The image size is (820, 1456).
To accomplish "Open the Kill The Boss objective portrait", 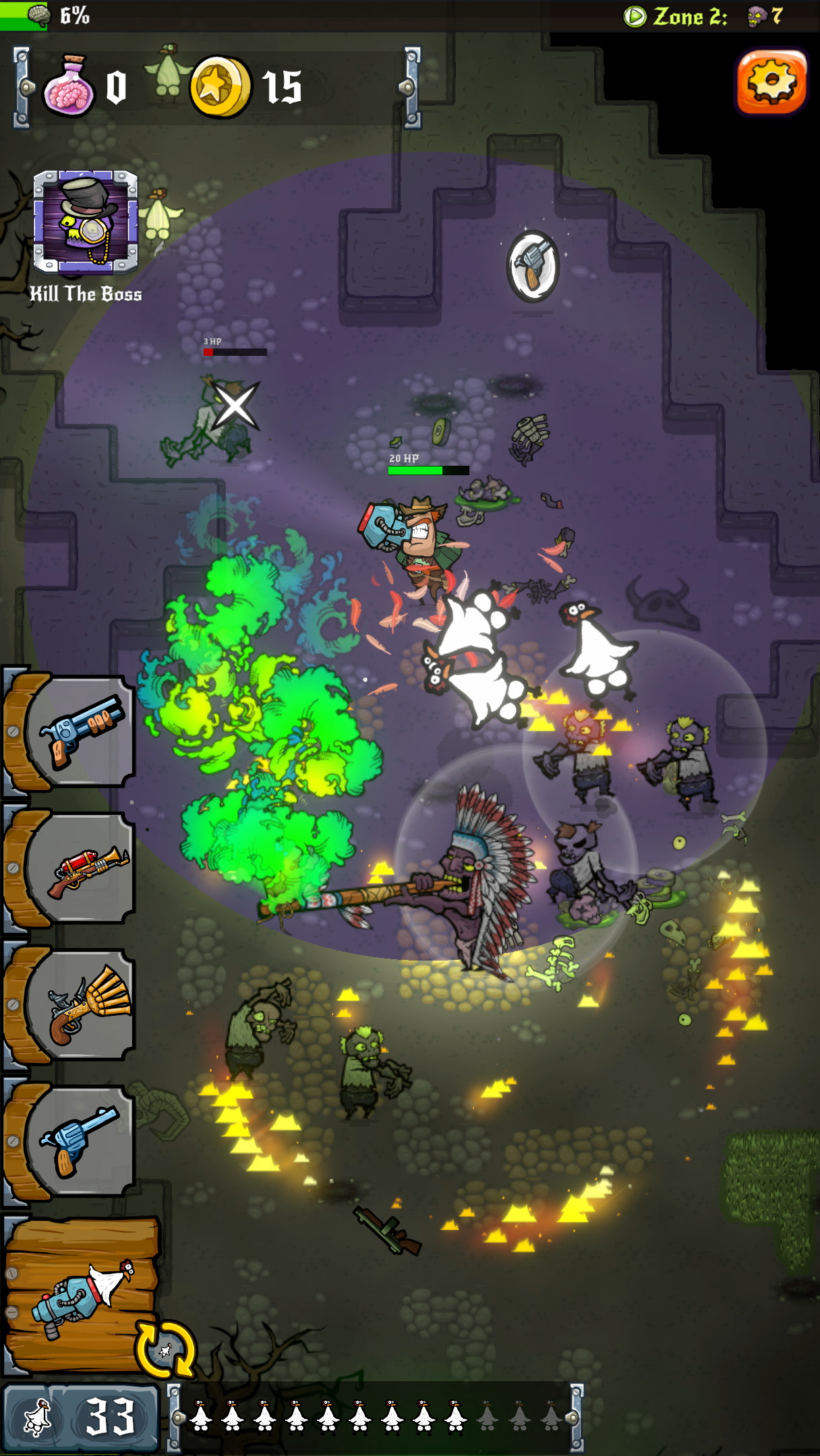I will (86, 222).
